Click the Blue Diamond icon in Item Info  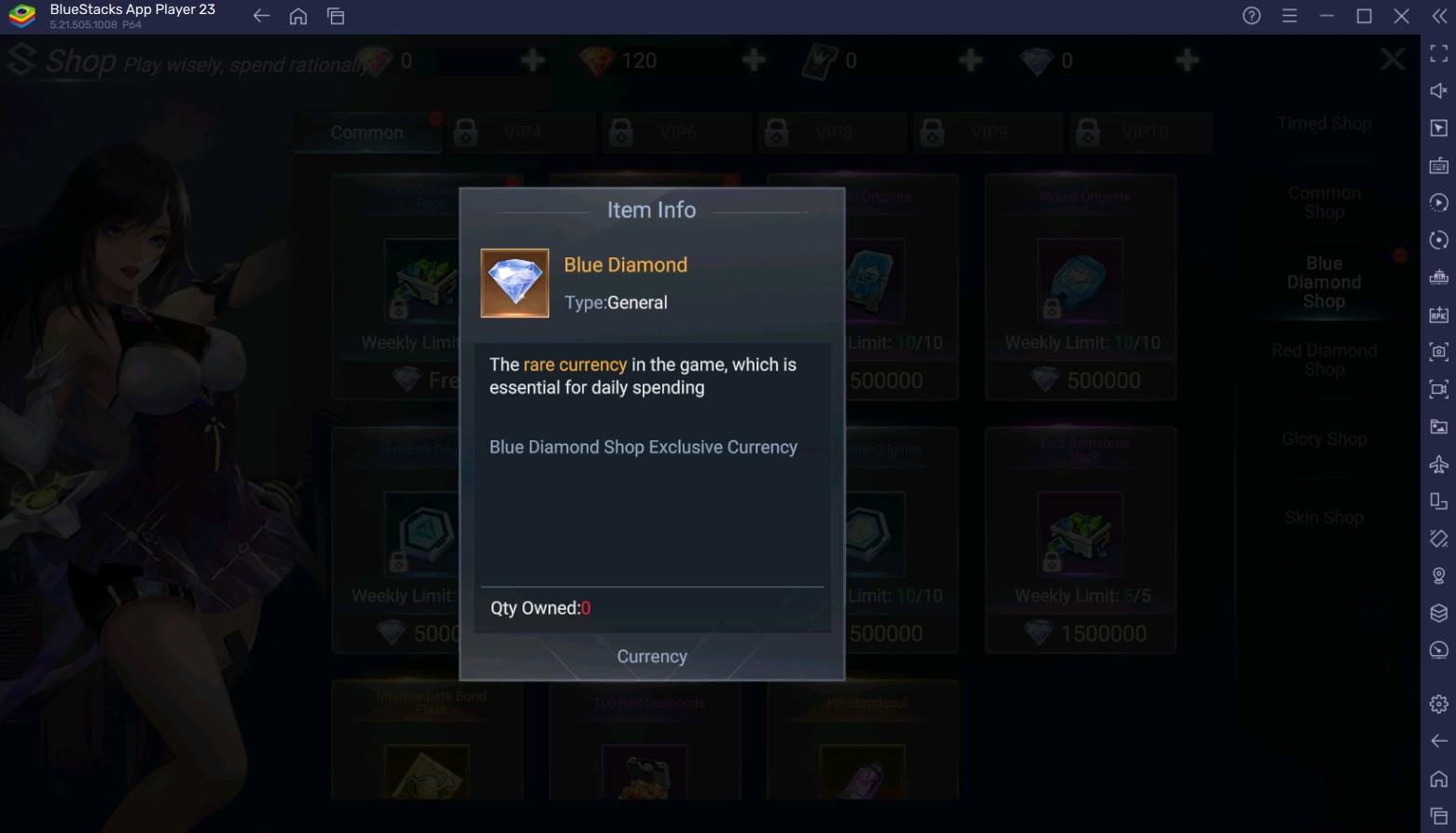click(515, 283)
